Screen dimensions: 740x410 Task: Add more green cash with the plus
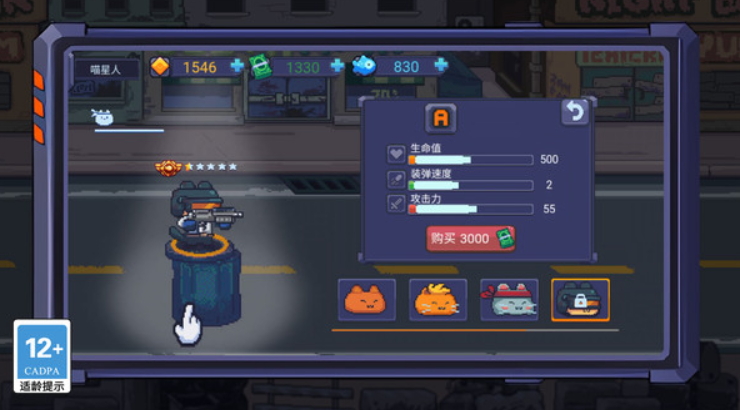337,66
